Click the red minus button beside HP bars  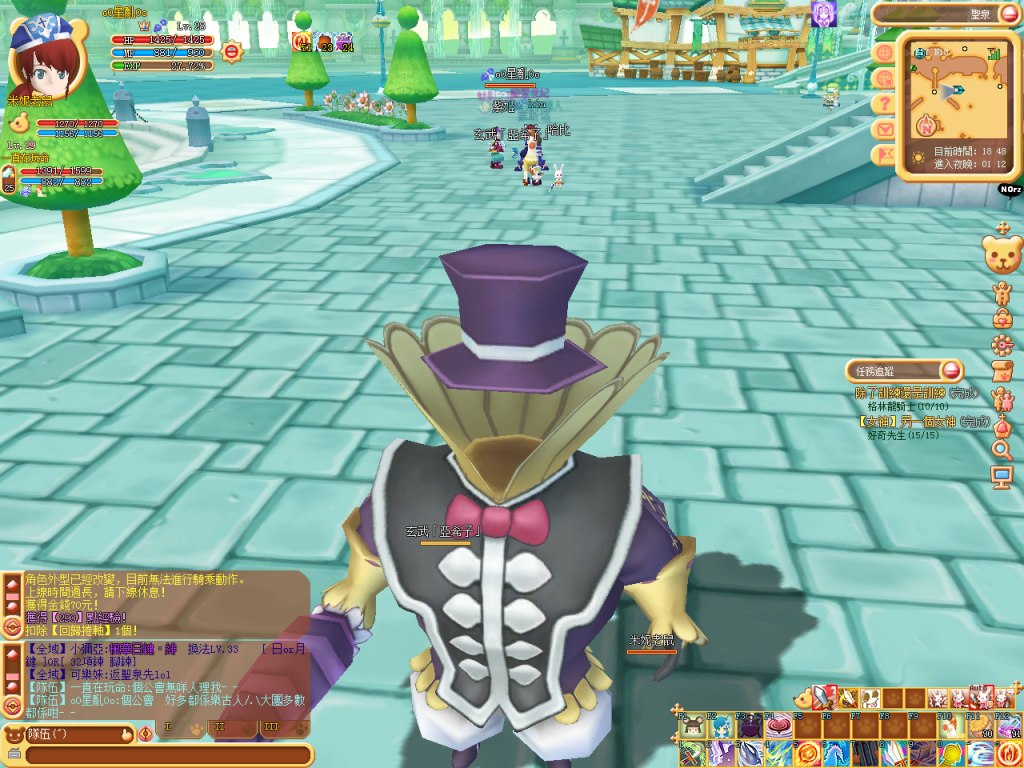[232, 51]
